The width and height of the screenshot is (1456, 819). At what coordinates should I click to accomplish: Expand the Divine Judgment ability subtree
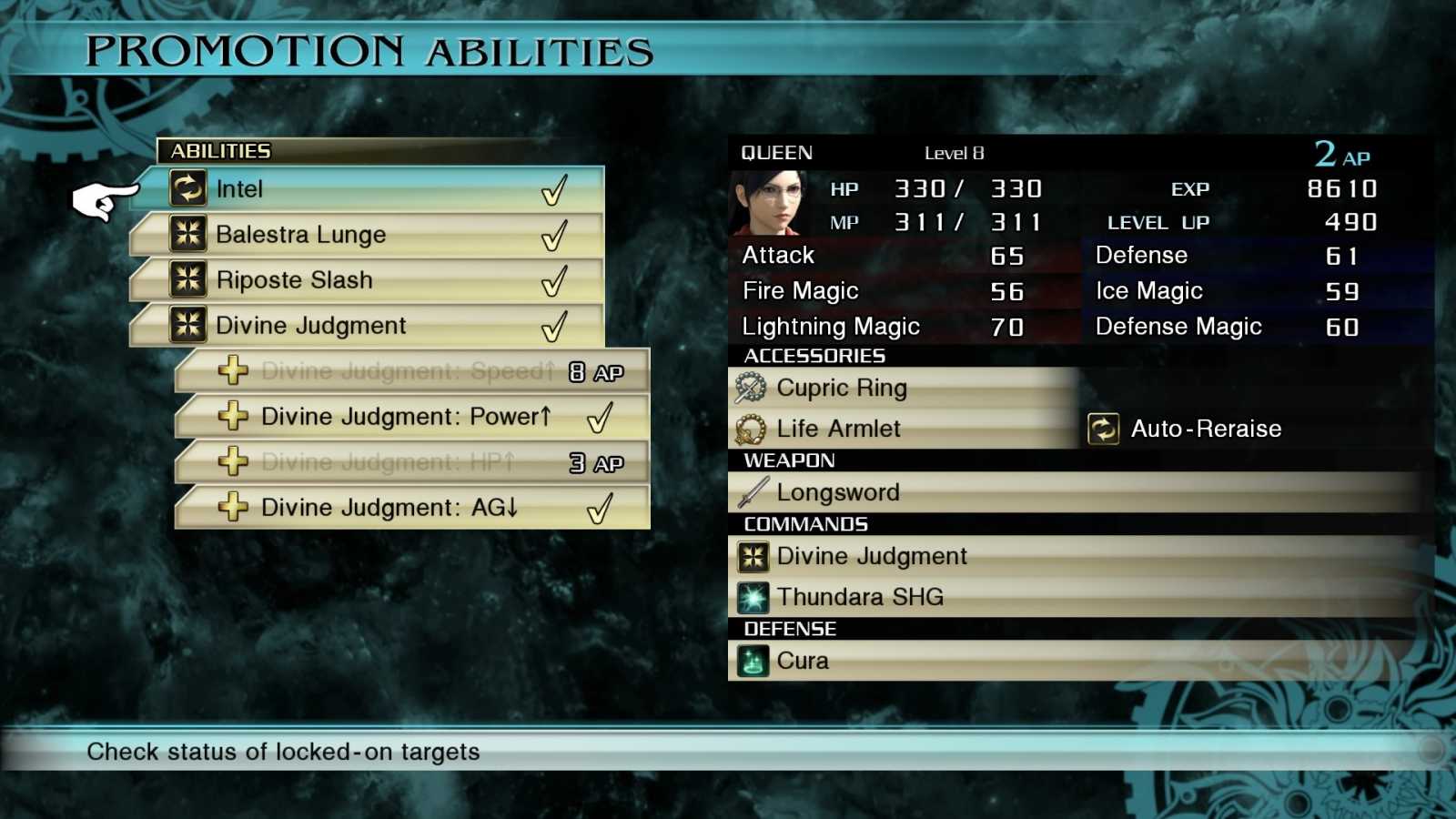point(309,325)
